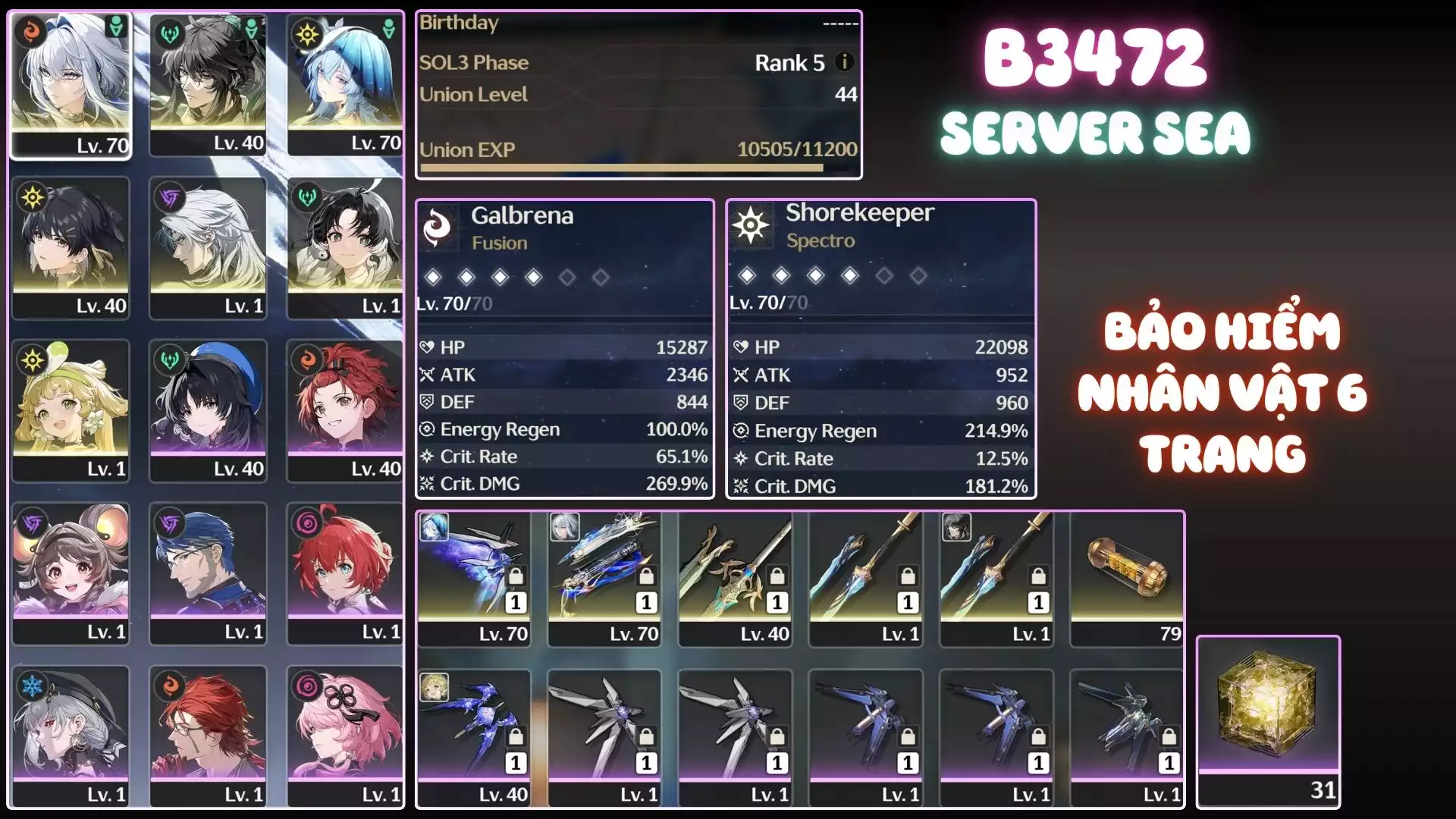The height and width of the screenshot is (819, 1456).
Task: Open the info icon beside Rank 5
Action: pos(844,62)
